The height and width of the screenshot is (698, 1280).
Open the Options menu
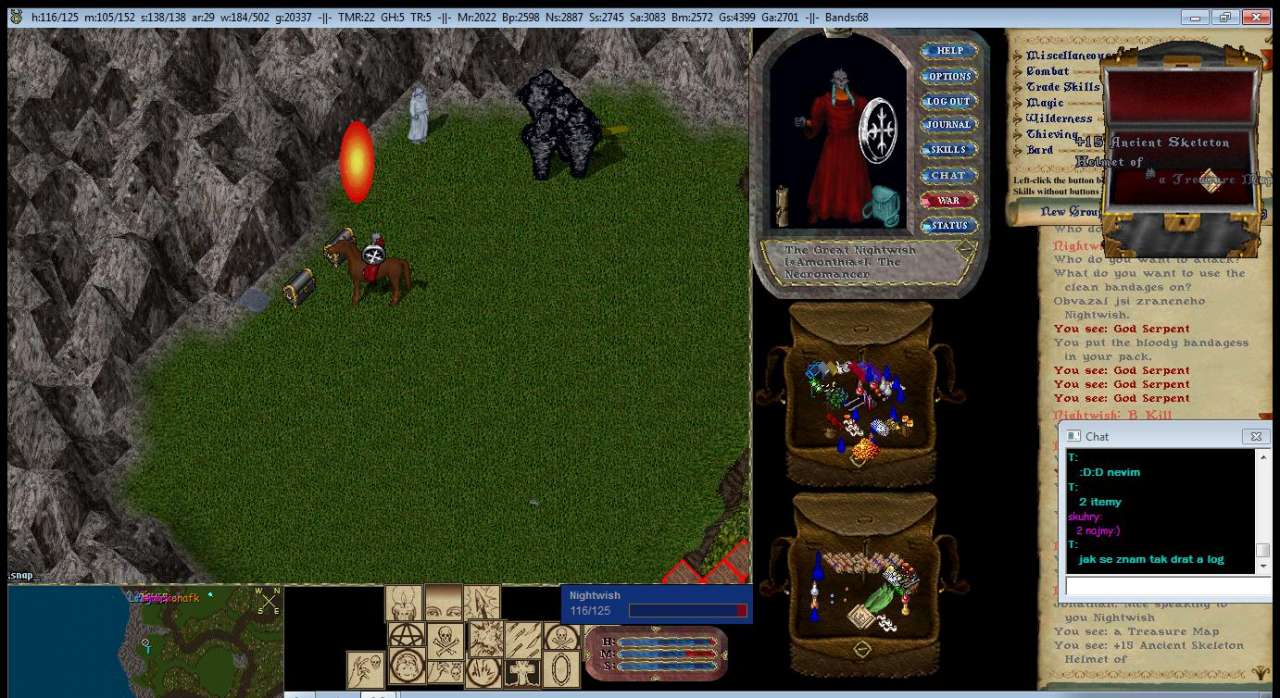click(948, 76)
